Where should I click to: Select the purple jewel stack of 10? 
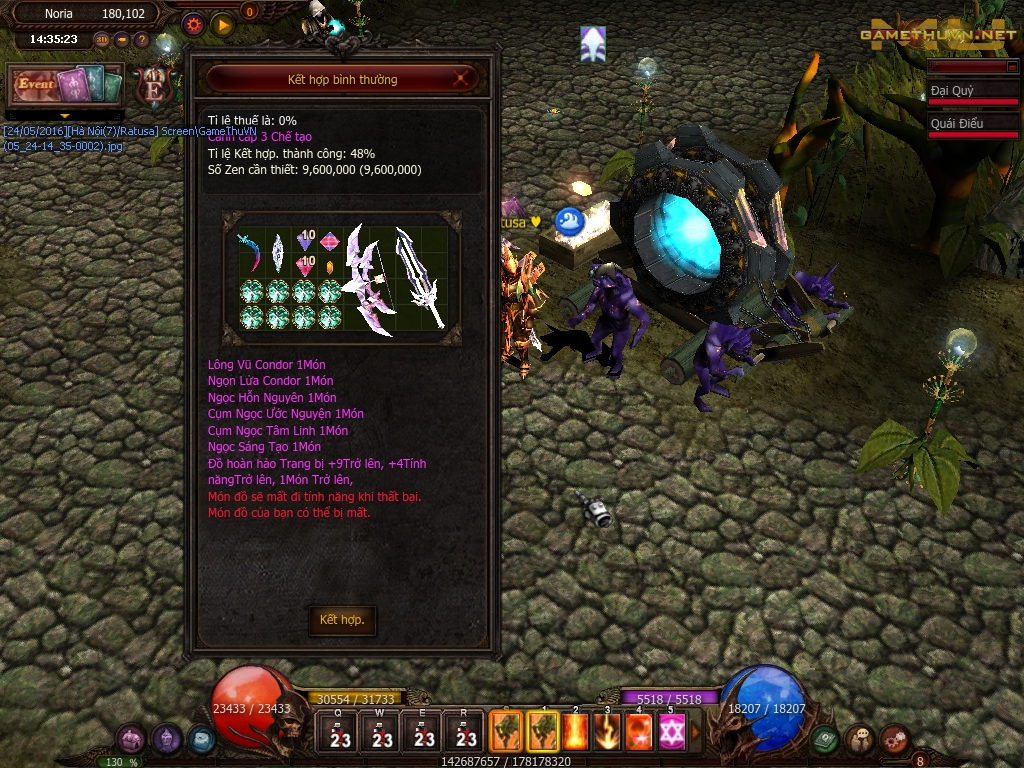point(305,242)
